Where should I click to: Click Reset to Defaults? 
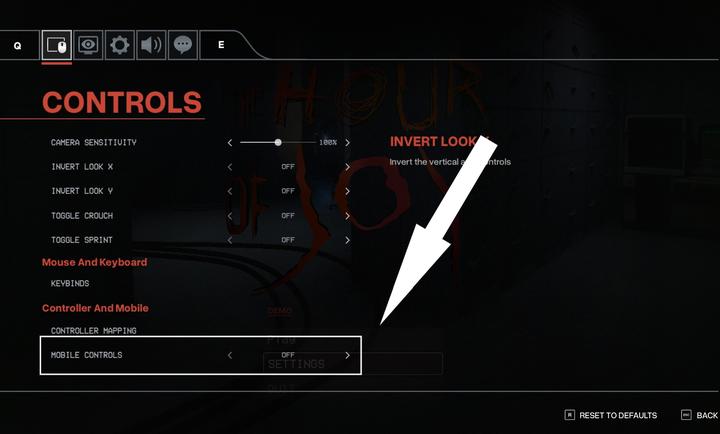(611, 415)
